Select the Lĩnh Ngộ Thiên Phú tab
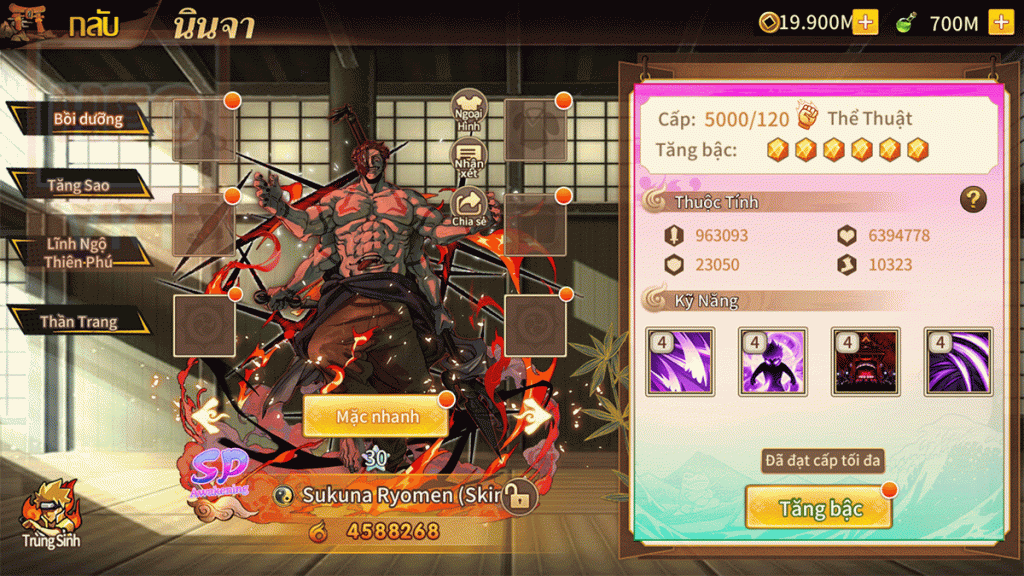 coord(77,253)
